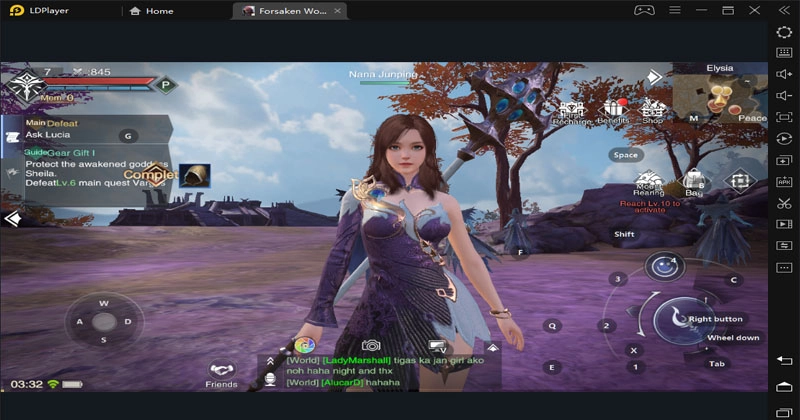The image size is (800, 420).
Task: Open the Shop
Action: point(653,112)
